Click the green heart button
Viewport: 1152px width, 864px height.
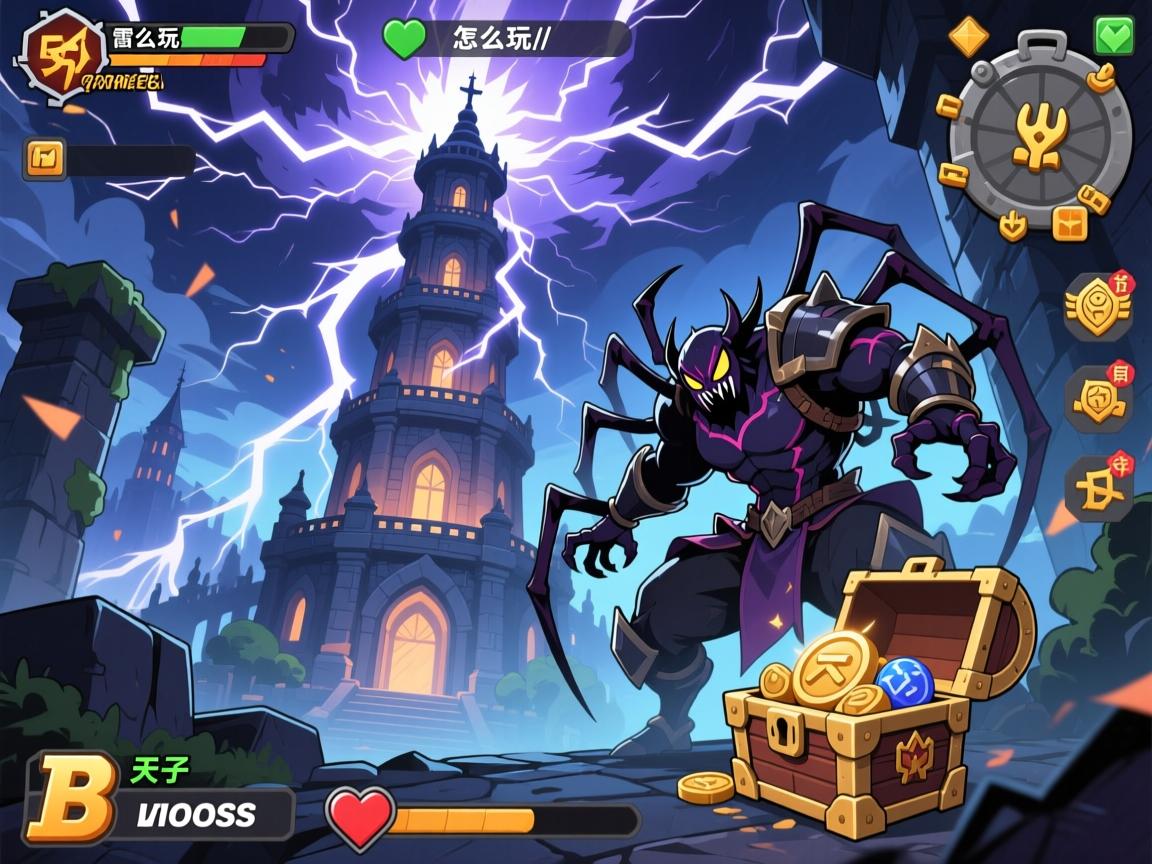1114,36
